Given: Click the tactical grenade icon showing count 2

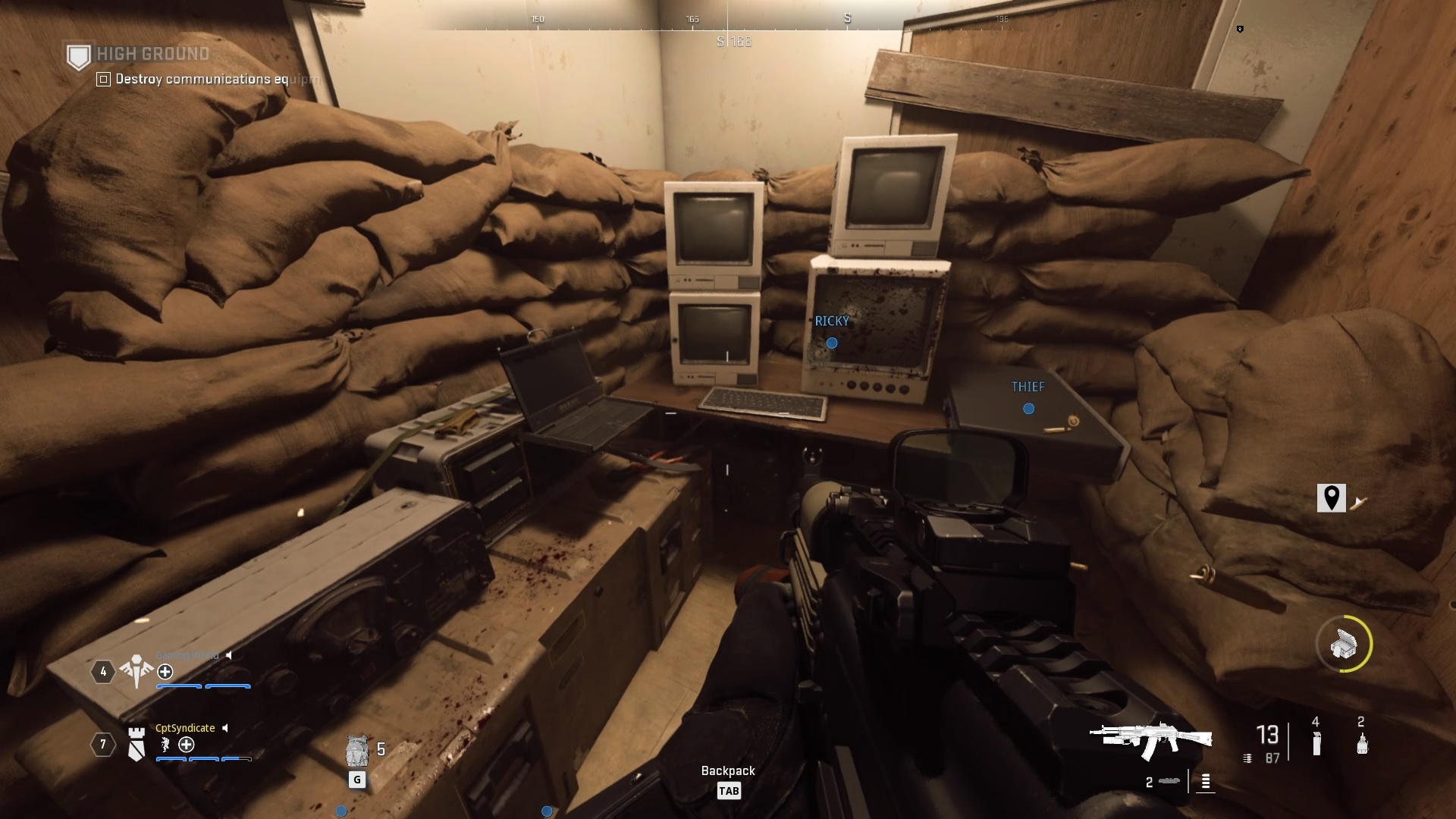Looking at the screenshot, I should click(1362, 744).
